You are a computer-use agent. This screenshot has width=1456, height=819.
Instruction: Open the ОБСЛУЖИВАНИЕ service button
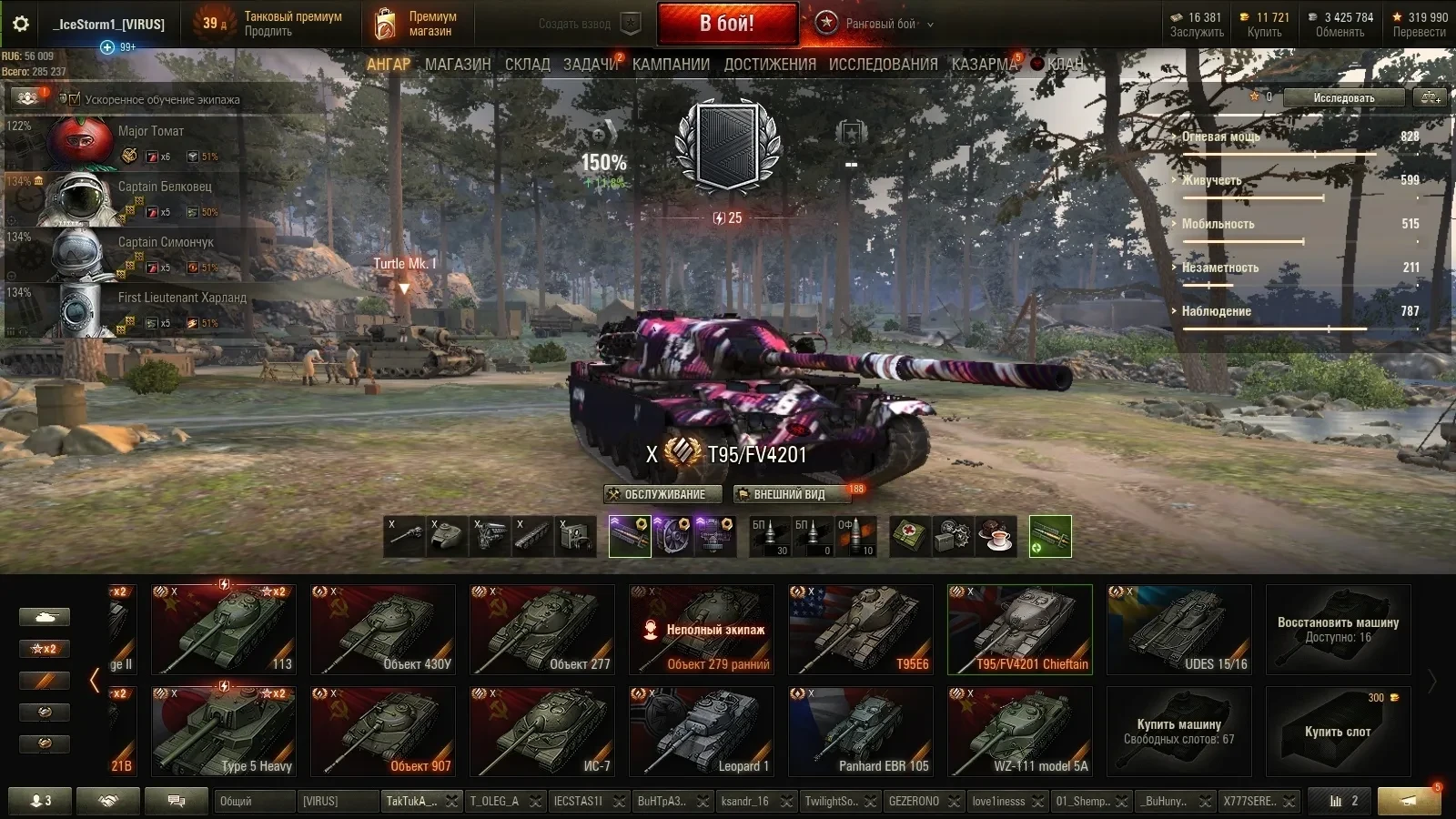point(663,494)
